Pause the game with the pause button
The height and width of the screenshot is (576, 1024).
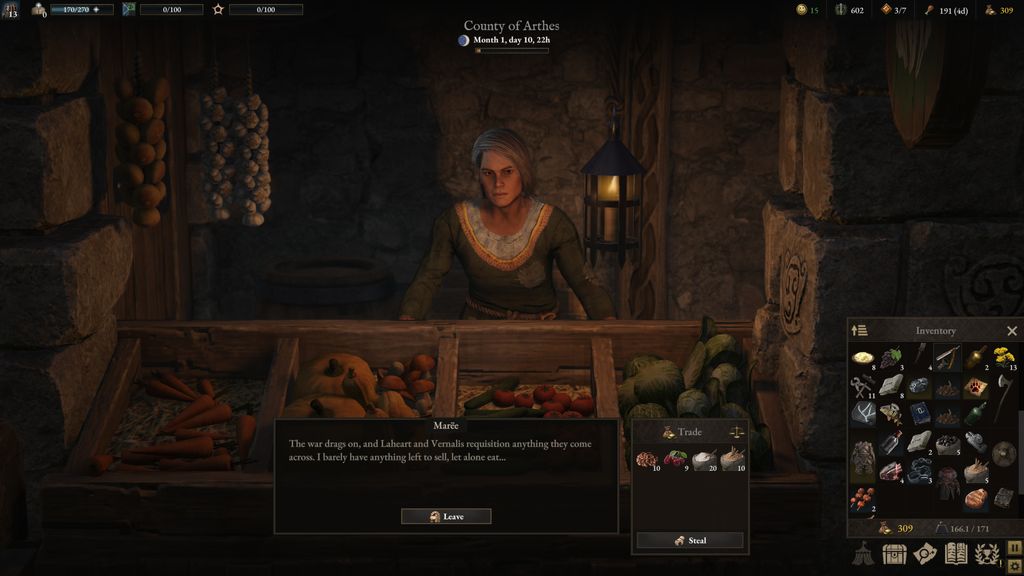click(x=1014, y=546)
